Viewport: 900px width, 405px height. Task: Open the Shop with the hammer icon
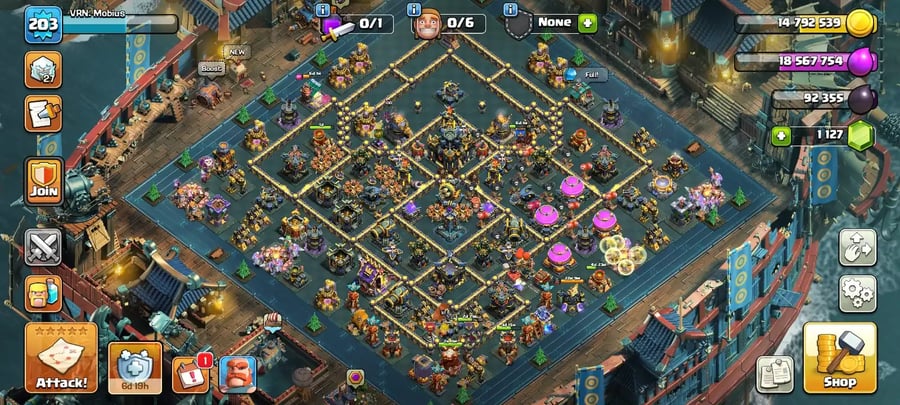(839, 357)
